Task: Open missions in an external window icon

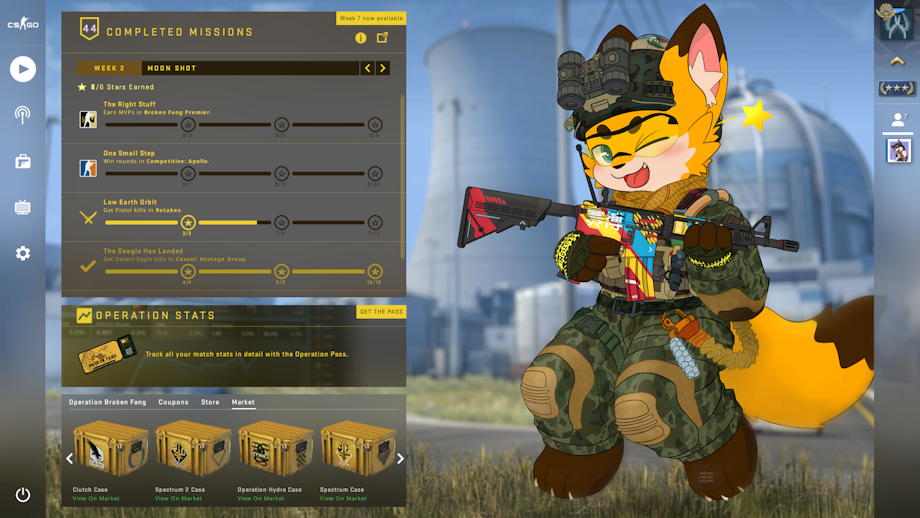Action: coord(382,38)
